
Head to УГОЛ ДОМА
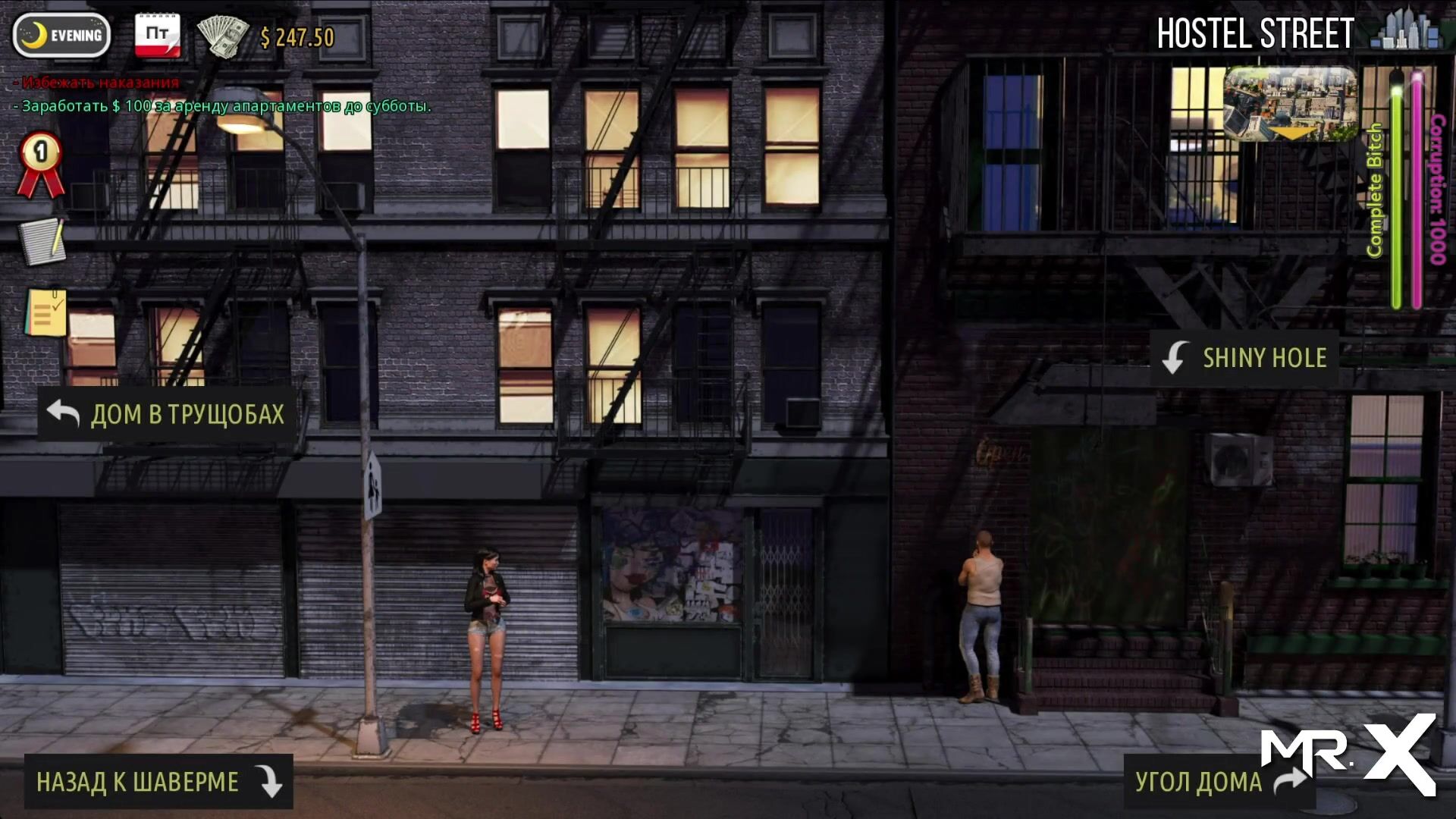[1218, 781]
